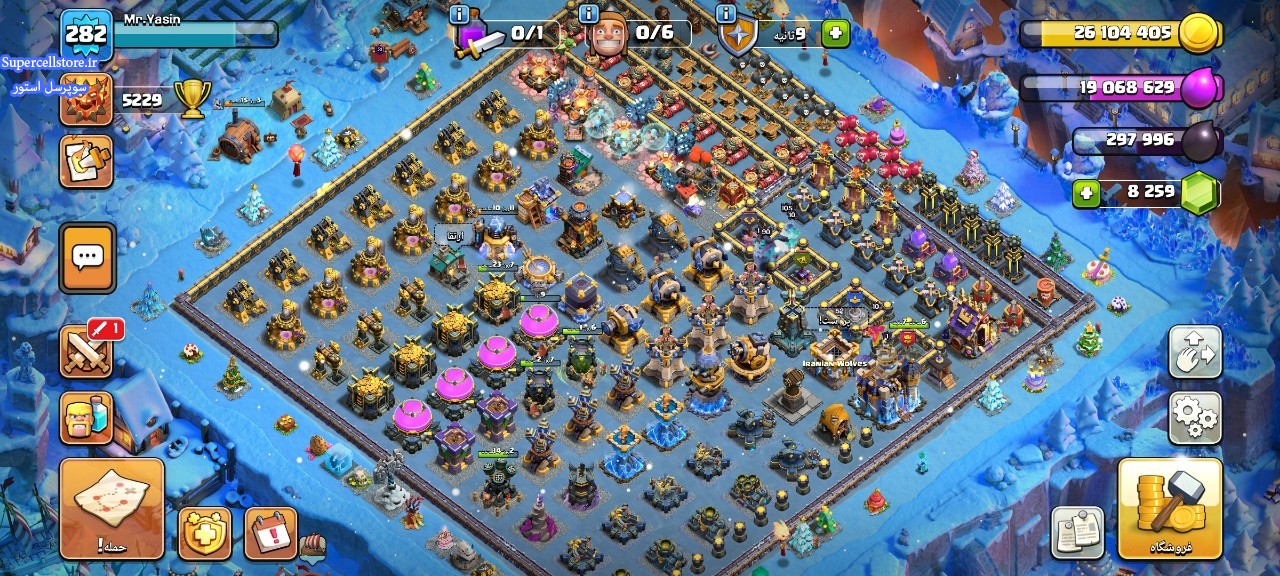Click the green plus to buy gems
The height and width of the screenshot is (576, 1280).
tap(1087, 193)
